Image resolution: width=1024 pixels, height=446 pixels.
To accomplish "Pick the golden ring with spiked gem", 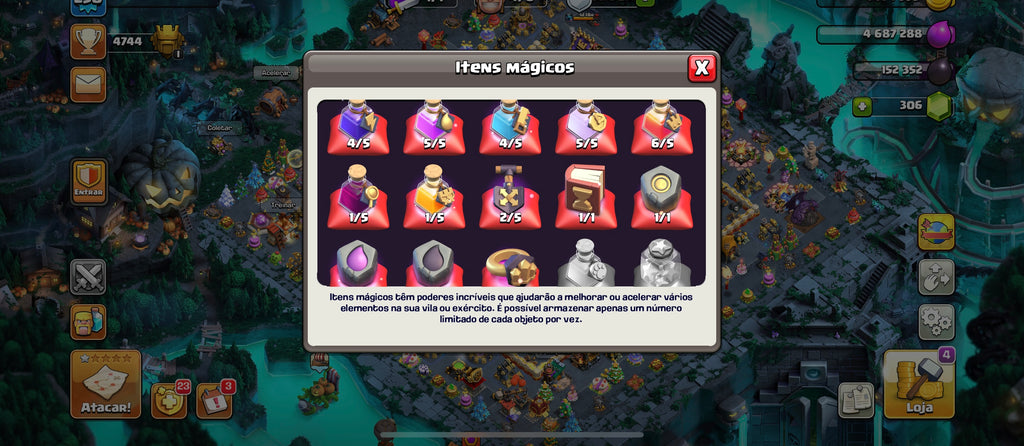I will pos(511,265).
